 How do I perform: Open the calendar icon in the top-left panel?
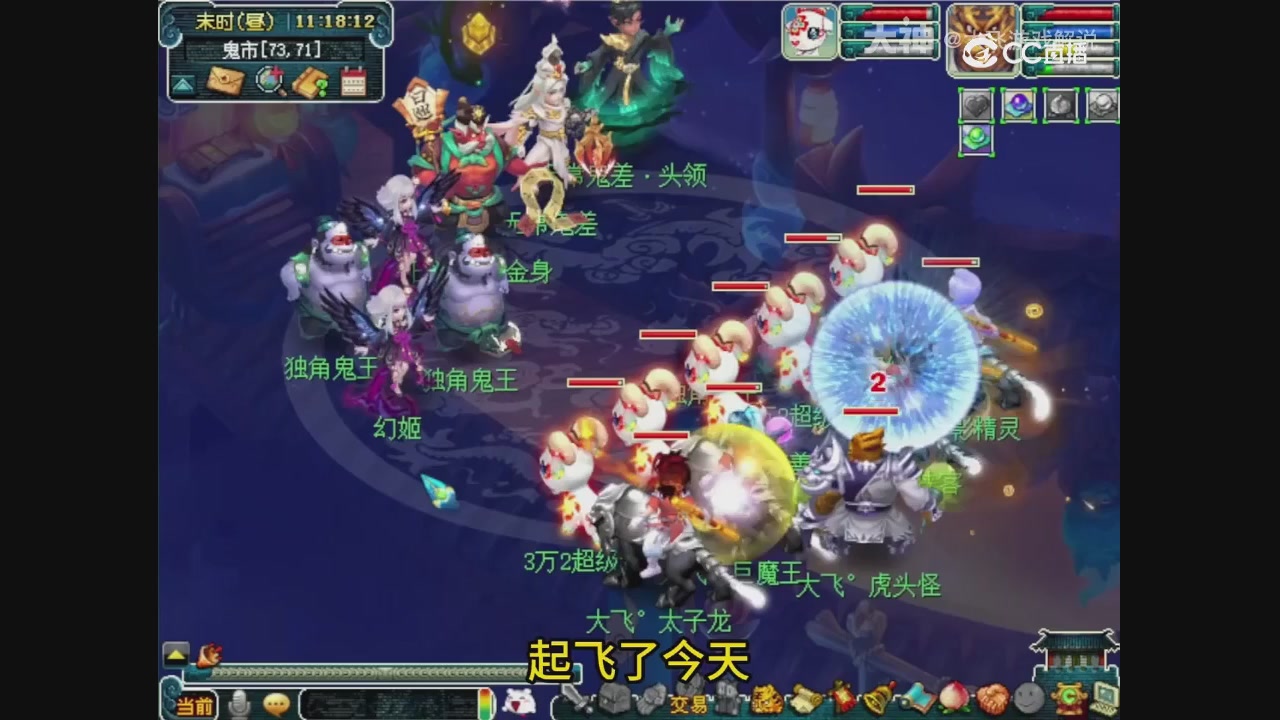[x=353, y=81]
